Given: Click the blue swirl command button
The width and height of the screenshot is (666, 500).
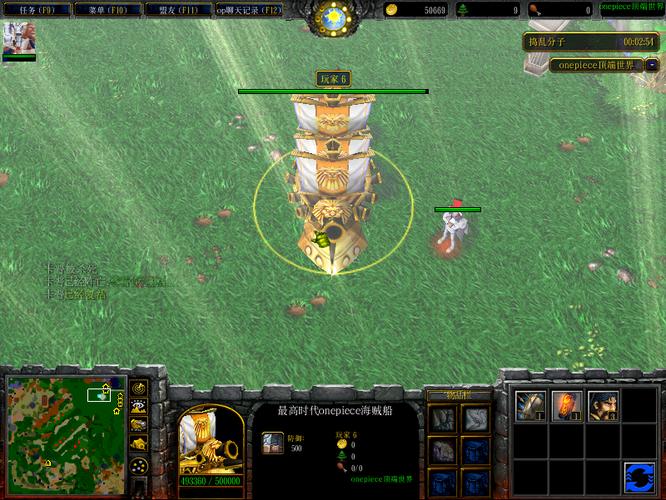Looking at the screenshot, I should pyautogui.click(x=639, y=476).
